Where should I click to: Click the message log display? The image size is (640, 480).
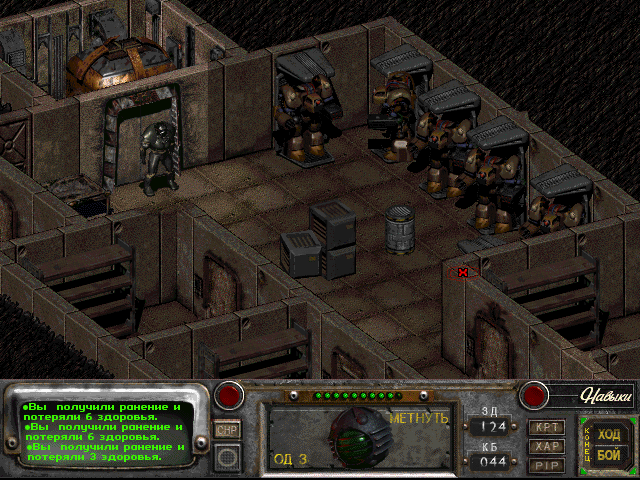click(x=105, y=432)
